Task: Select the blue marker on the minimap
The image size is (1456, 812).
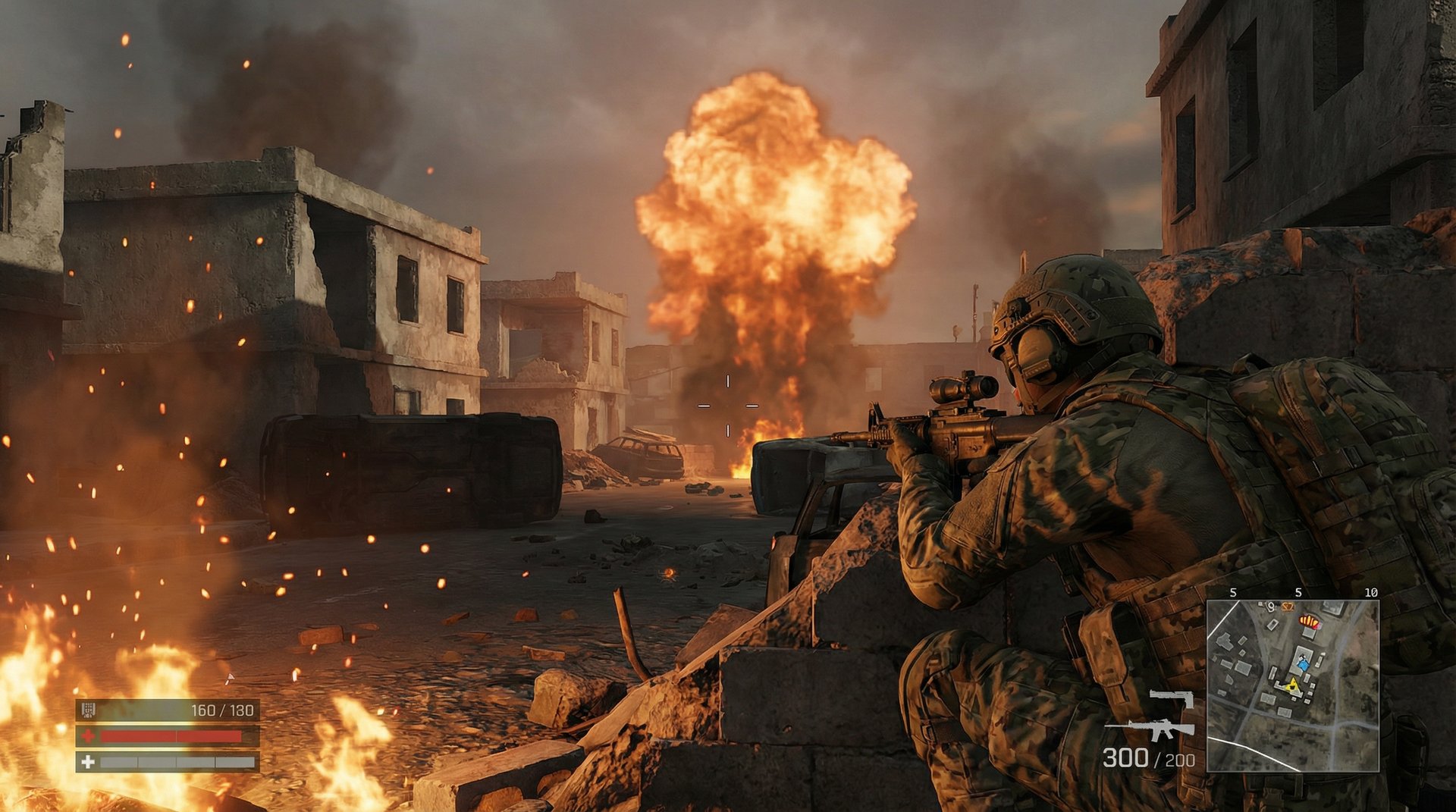Action: click(1303, 665)
